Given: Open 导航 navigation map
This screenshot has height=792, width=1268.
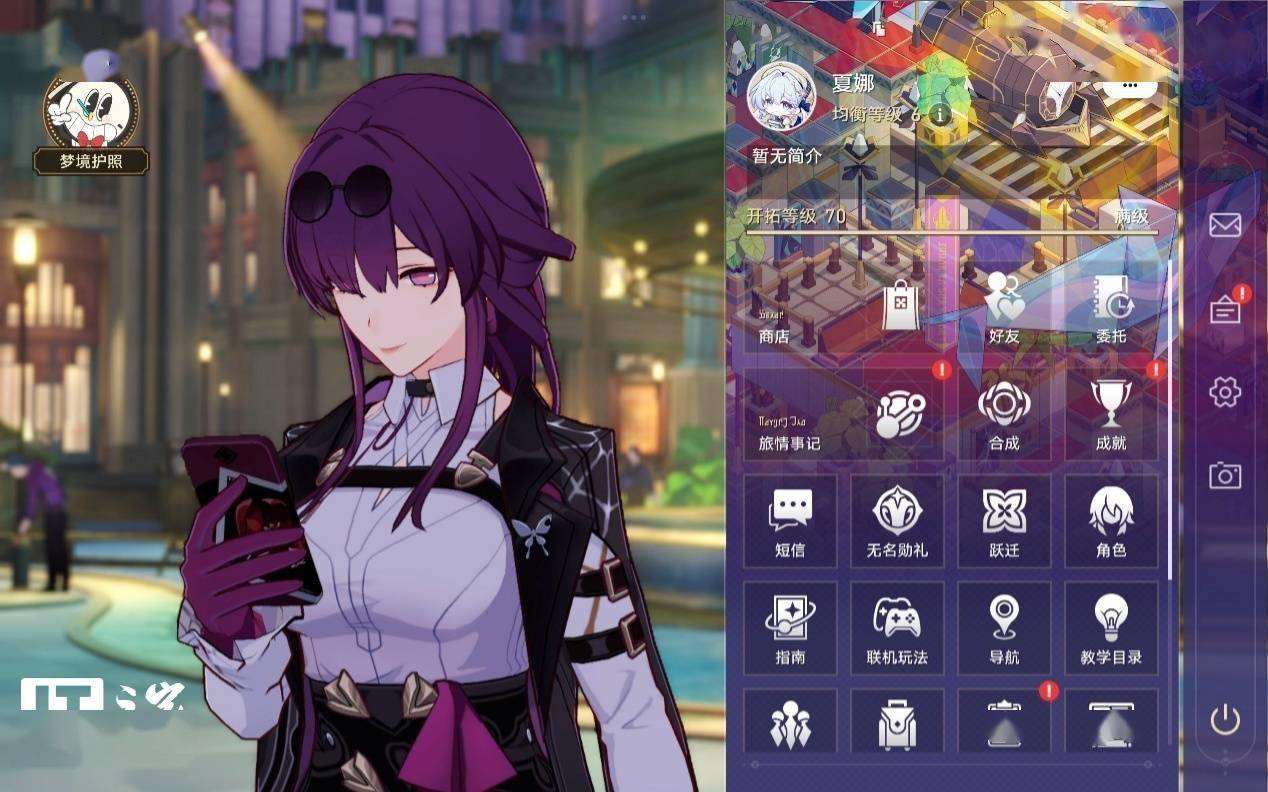Looking at the screenshot, I should coord(1004,628).
